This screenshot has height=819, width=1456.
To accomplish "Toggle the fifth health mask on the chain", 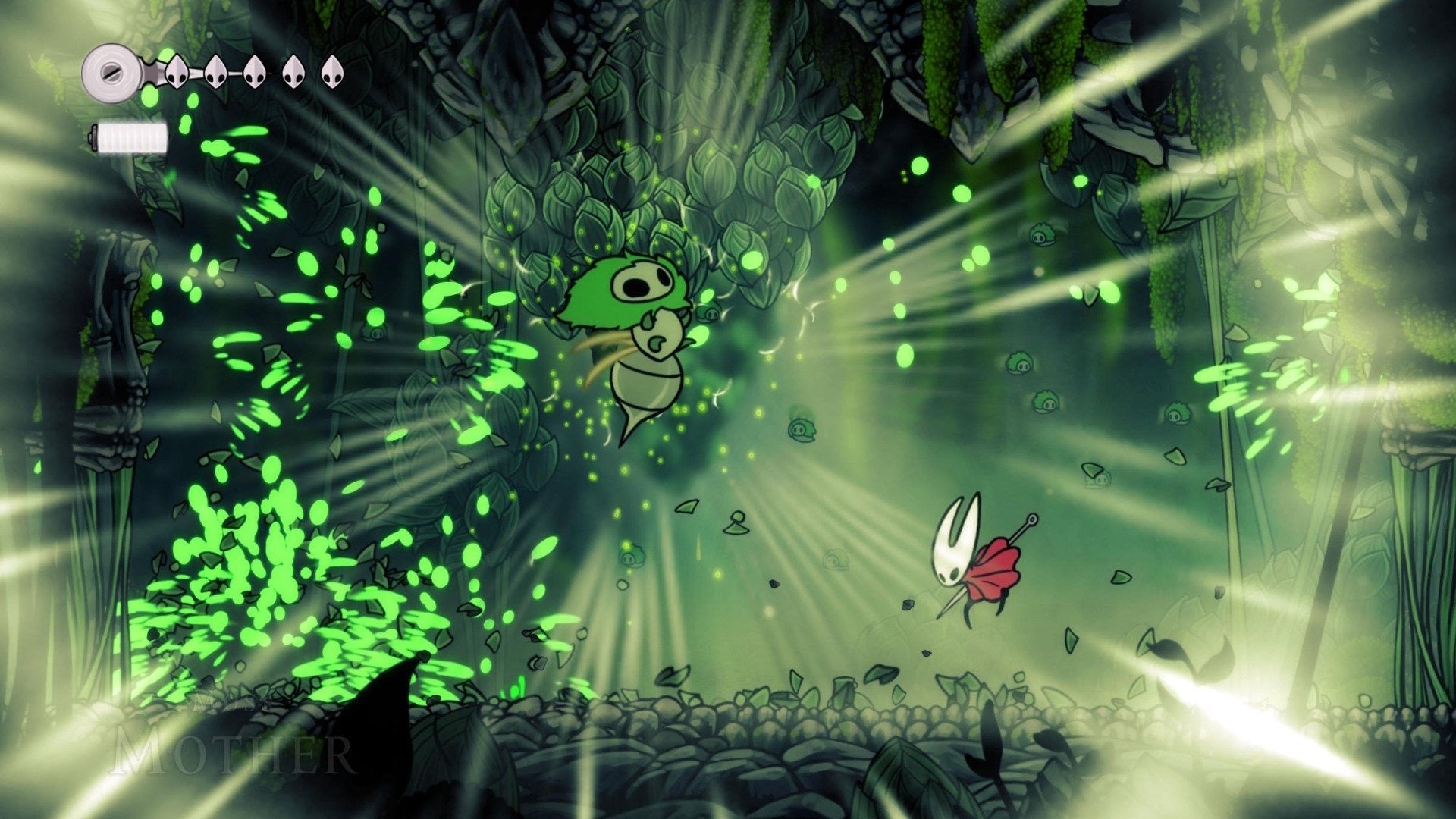I will click(334, 71).
